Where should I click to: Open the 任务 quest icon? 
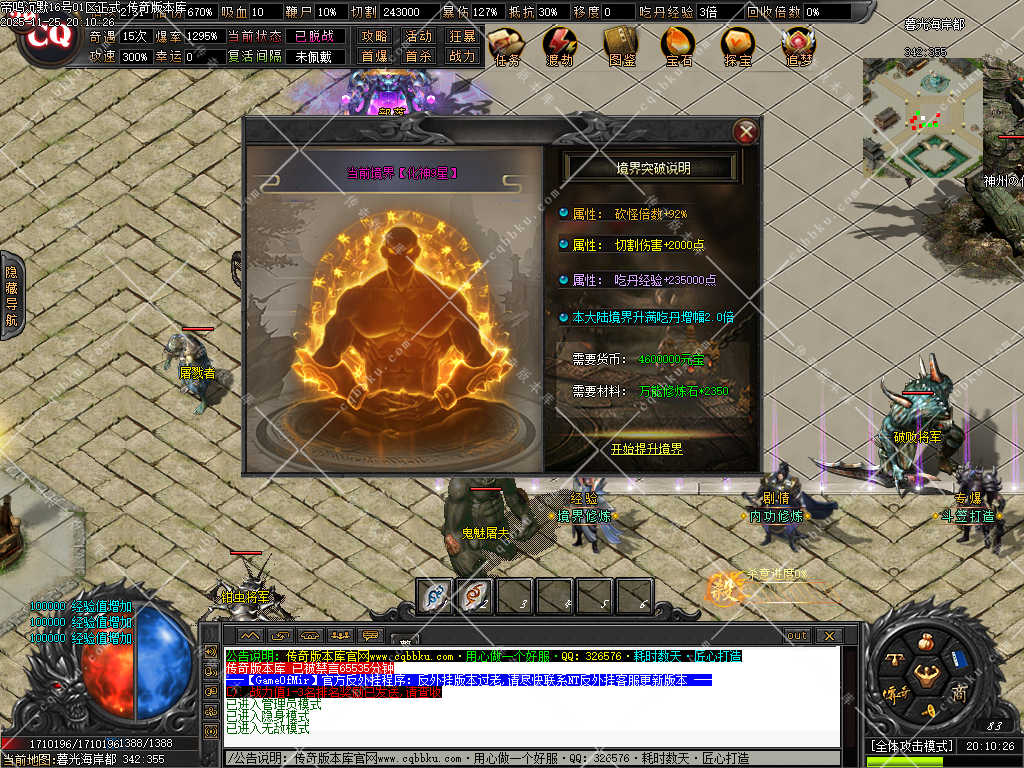click(507, 44)
